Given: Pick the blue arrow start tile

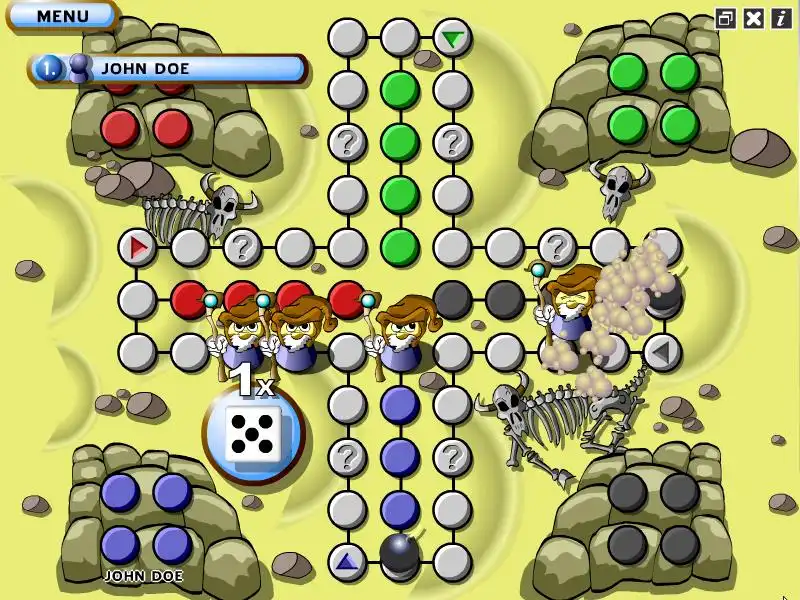Looking at the screenshot, I should point(348,562).
